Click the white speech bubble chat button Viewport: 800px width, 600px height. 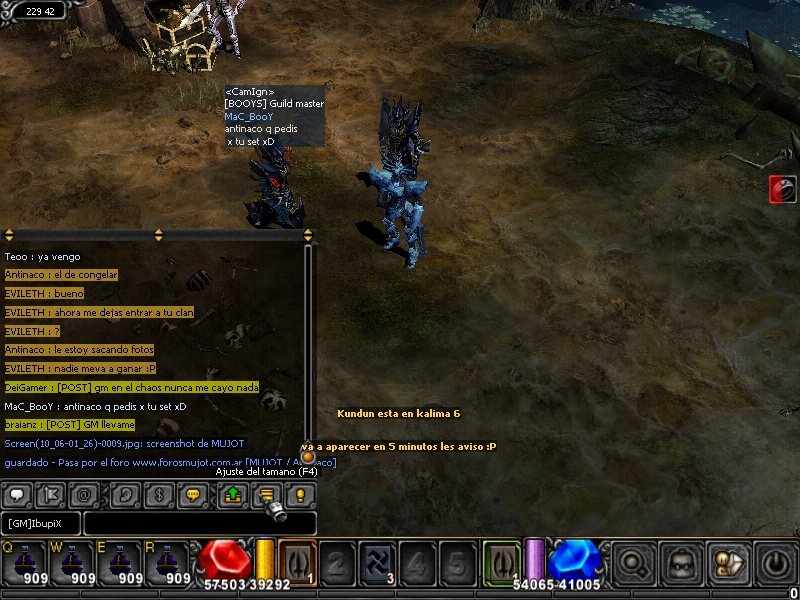17,494
